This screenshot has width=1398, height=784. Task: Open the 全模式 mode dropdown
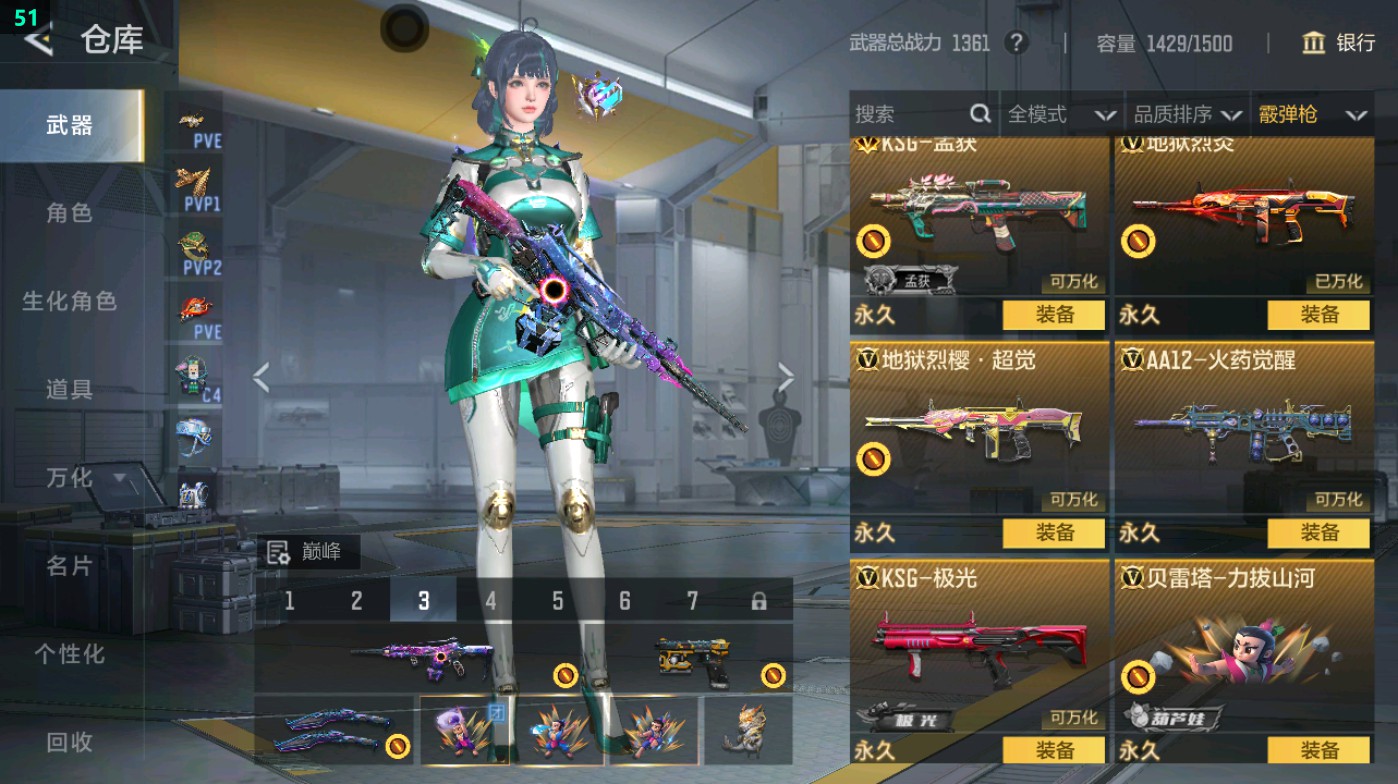coord(1060,115)
